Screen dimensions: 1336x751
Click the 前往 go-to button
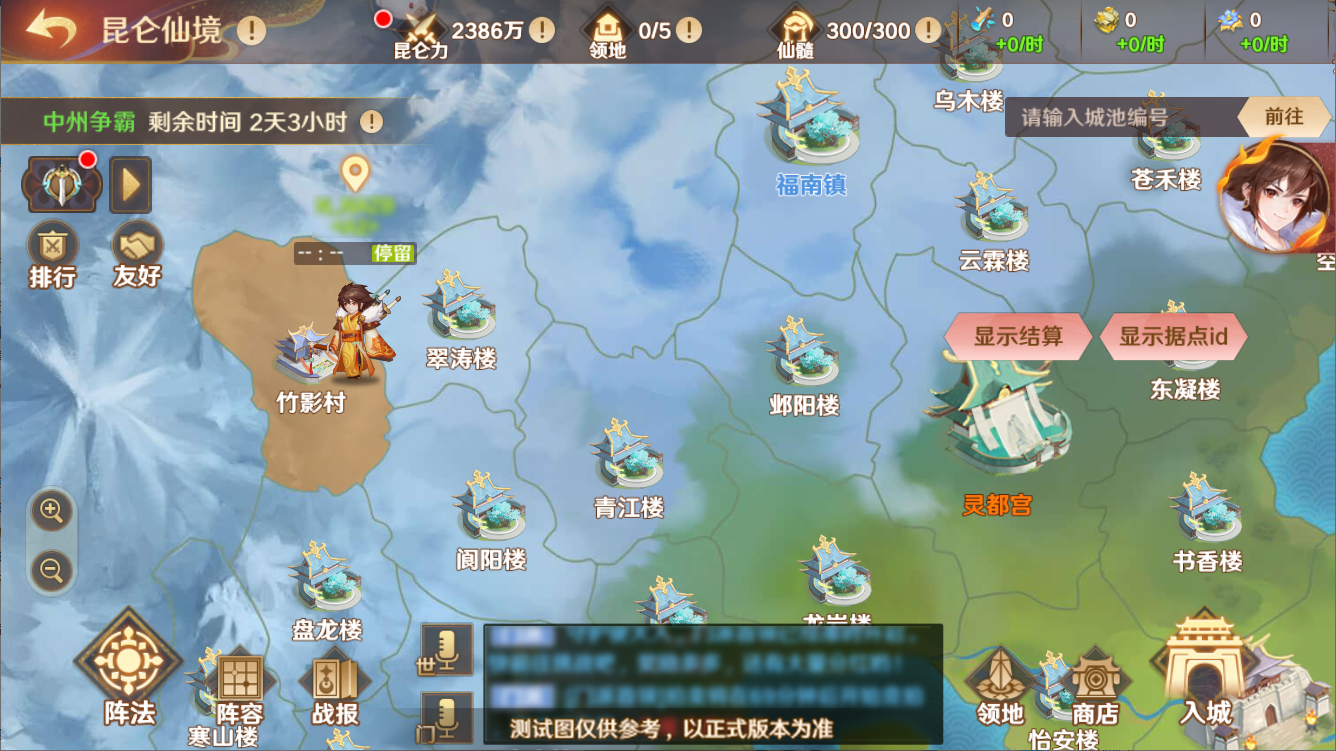[x=1284, y=117]
